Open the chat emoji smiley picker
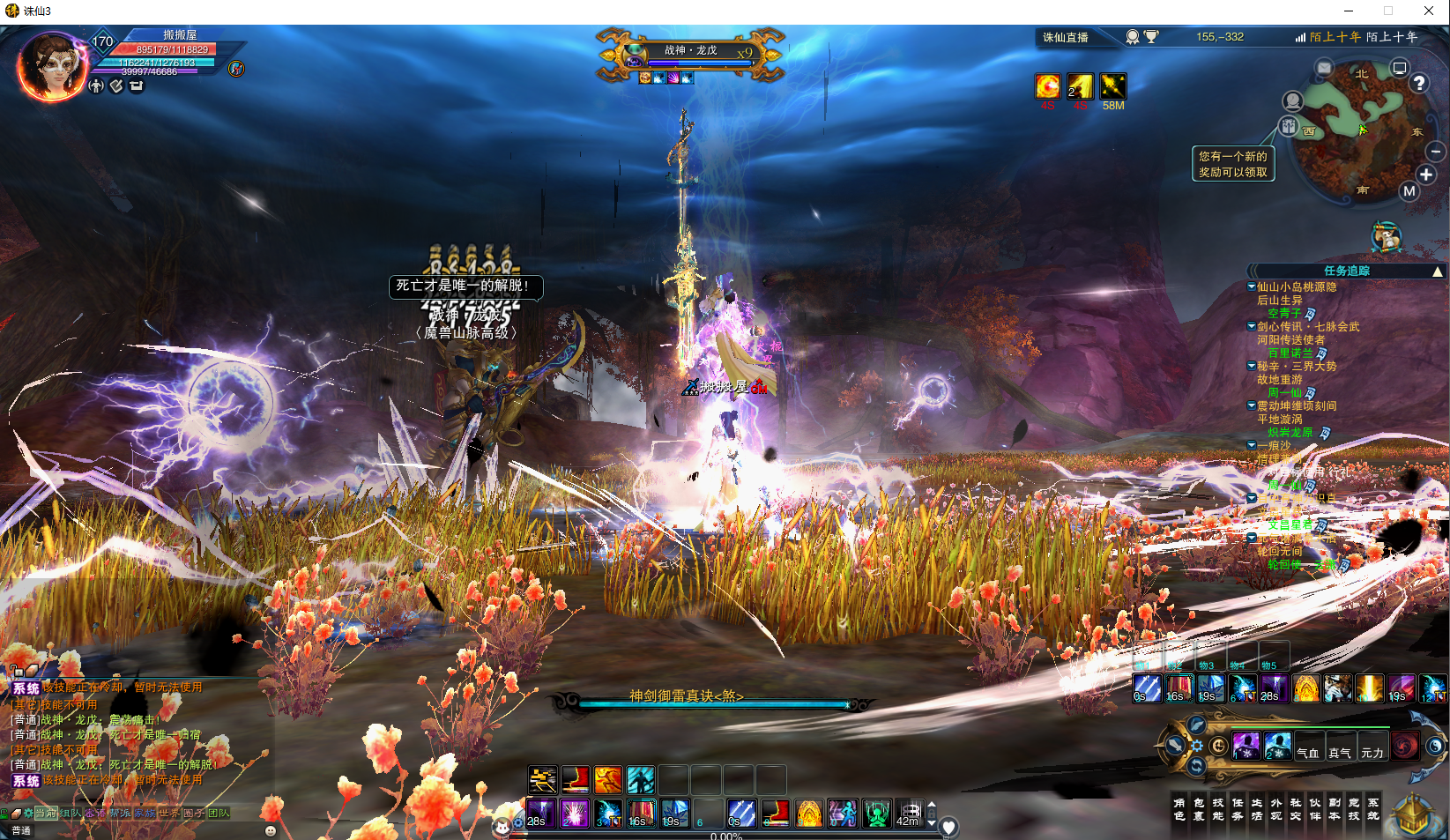 271,830
